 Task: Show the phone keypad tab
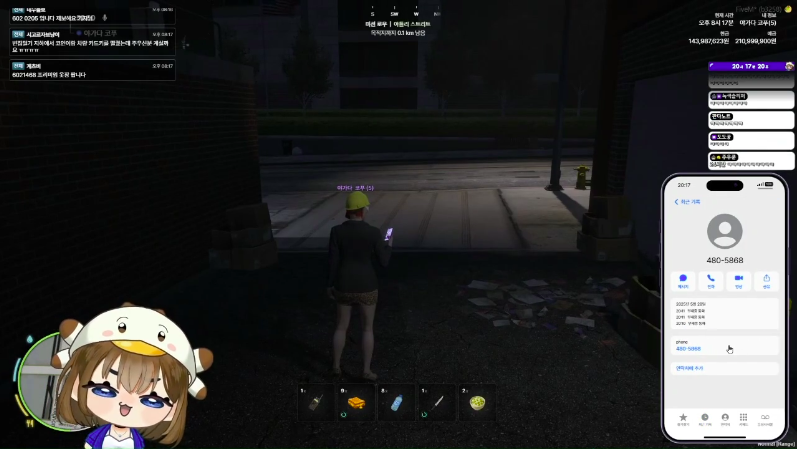coord(744,418)
